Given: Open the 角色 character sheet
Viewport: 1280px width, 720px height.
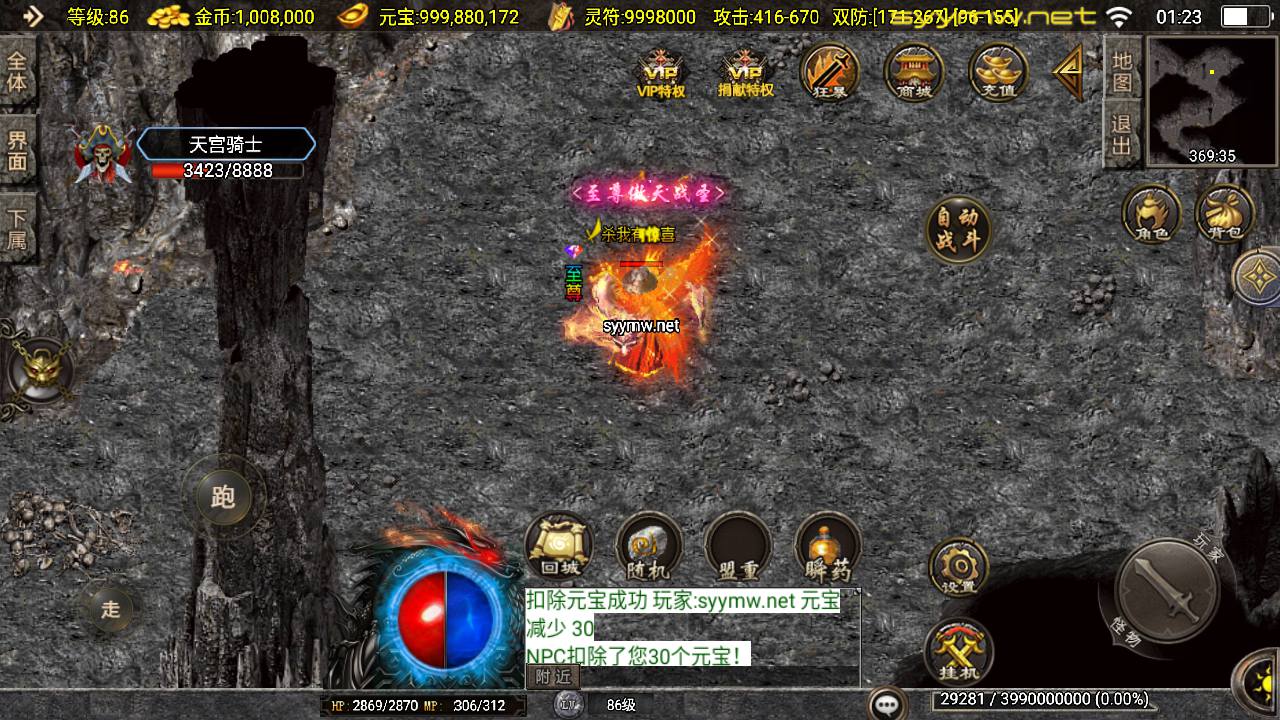Looking at the screenshot, I should (1151, 214).
